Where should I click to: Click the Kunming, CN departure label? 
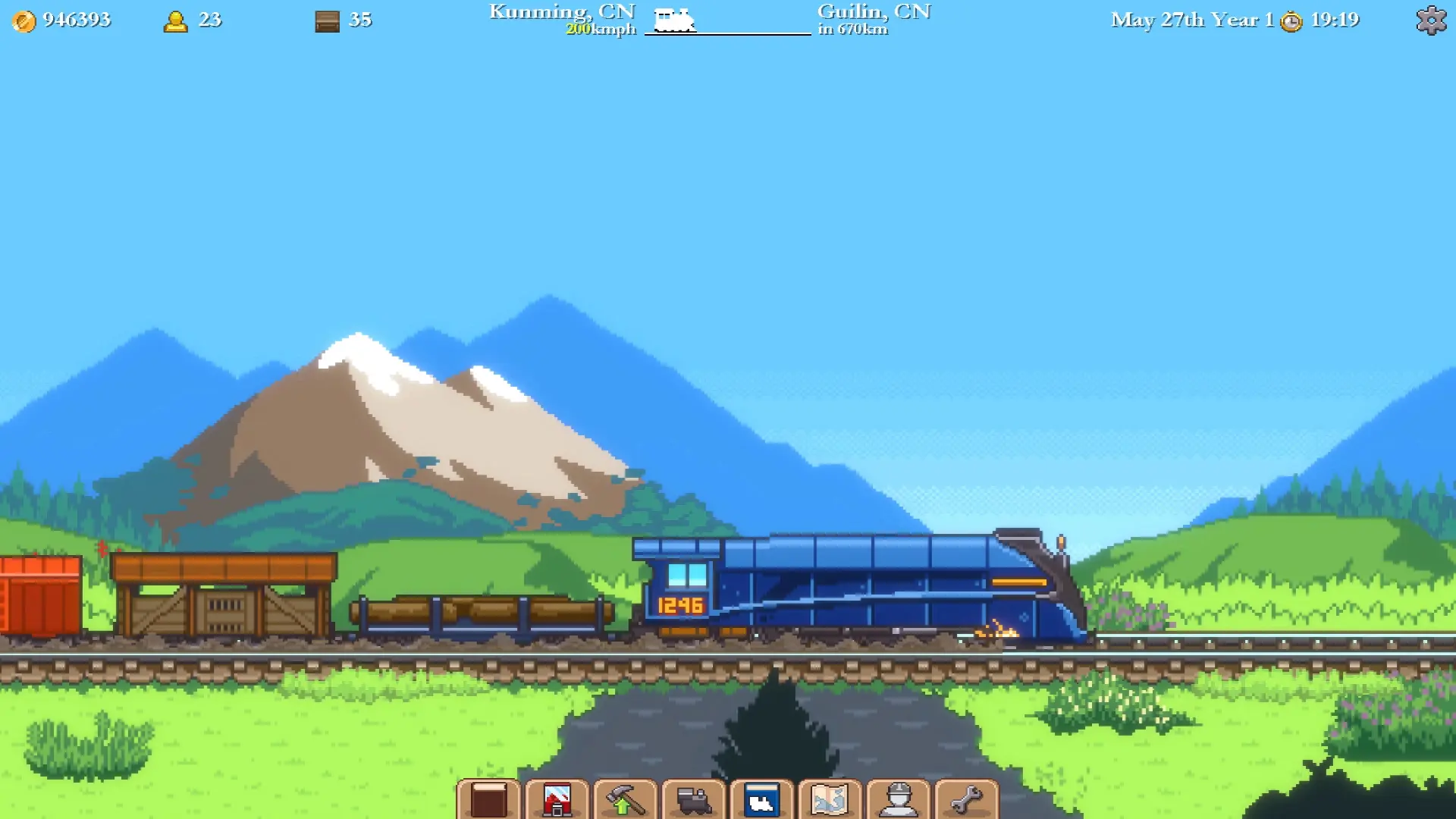click(561, 11)
